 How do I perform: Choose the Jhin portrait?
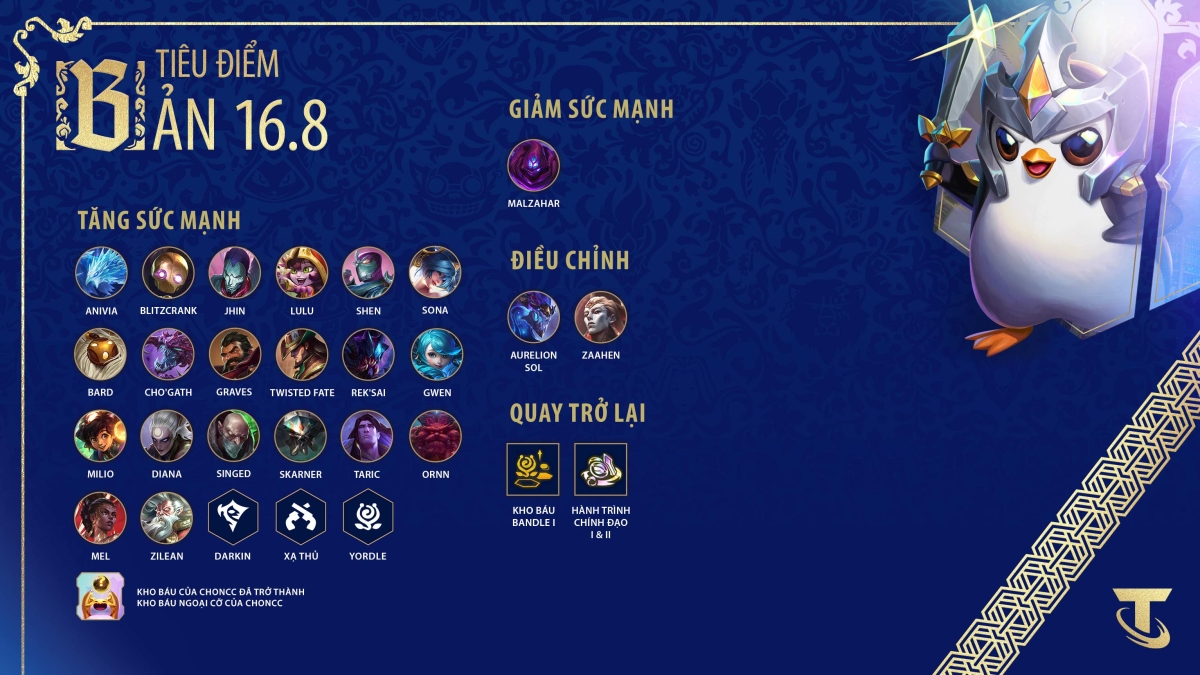[x=234, y=272]
